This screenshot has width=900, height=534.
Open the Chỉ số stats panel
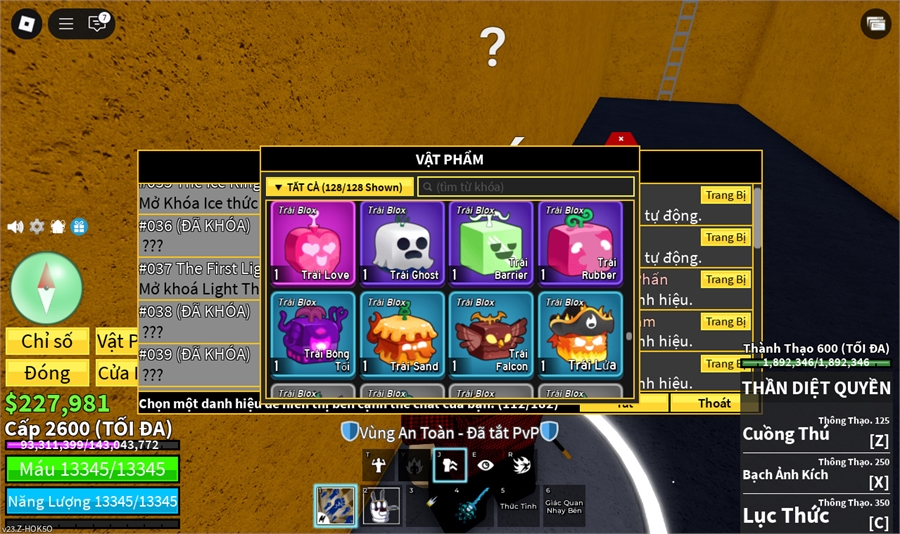47,341
